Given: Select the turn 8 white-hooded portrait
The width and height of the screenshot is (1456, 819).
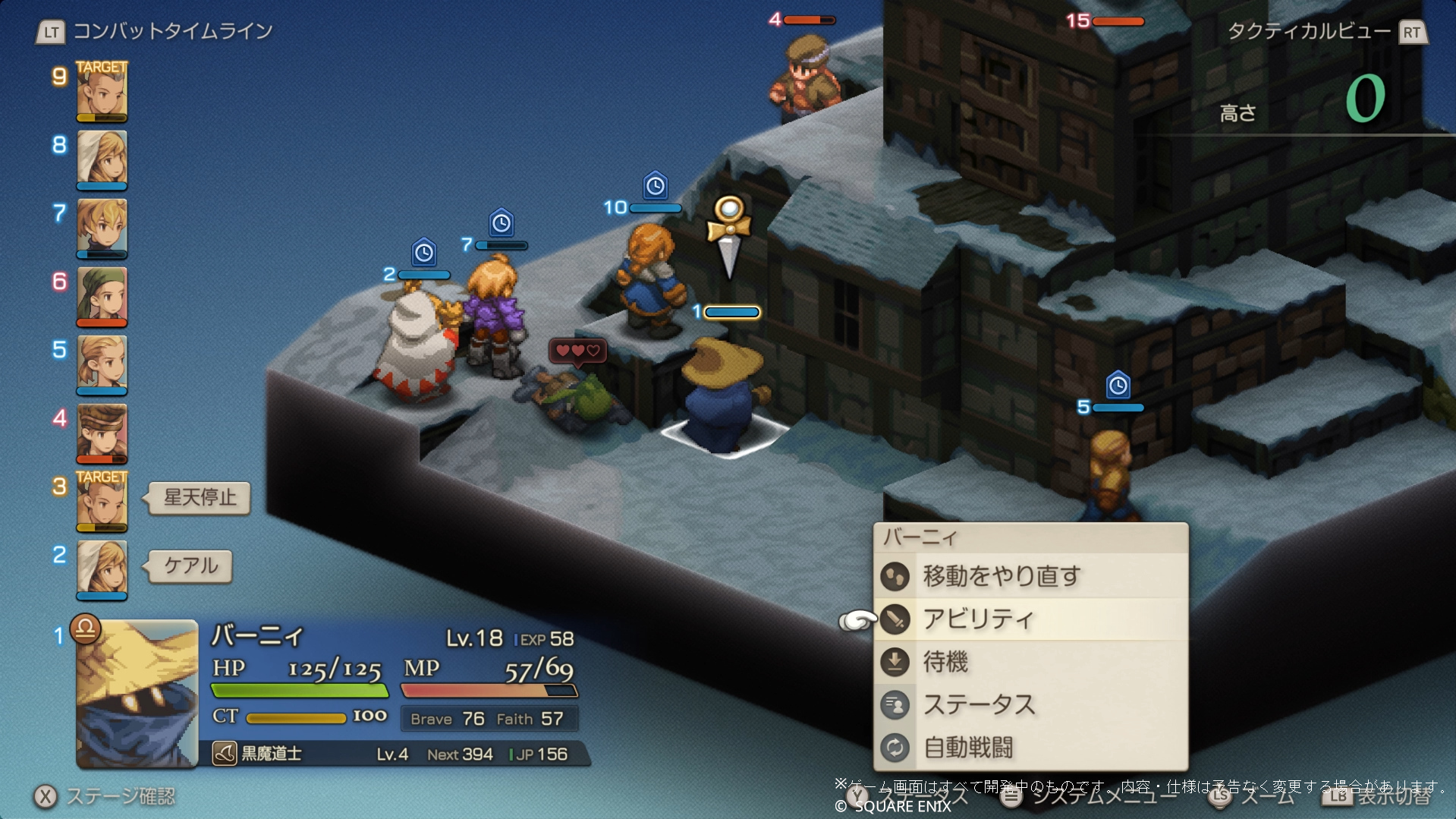Looking at the screenshot, I should click(x=102, y=159).
